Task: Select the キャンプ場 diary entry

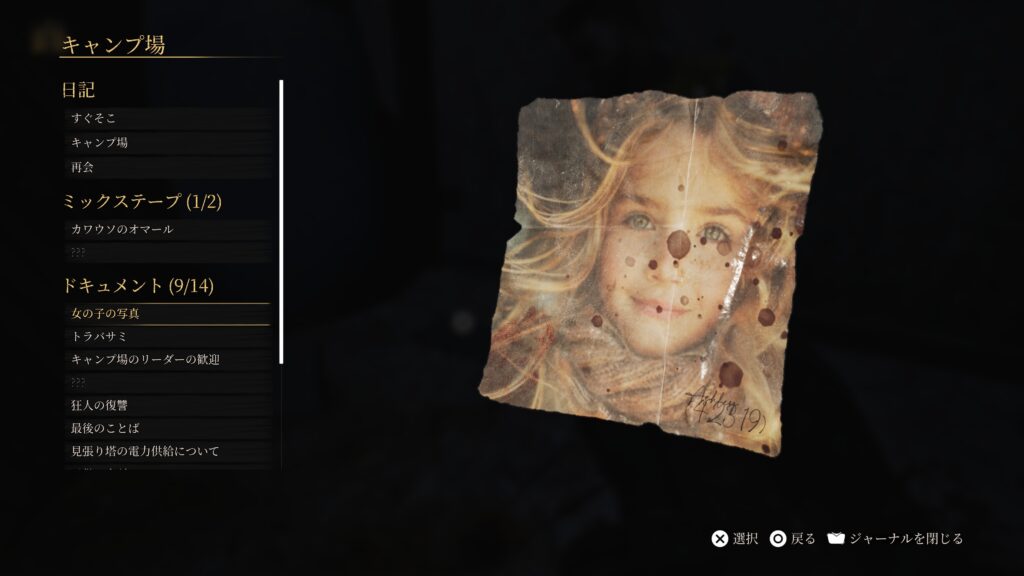Action: click(x=165, y=143)
